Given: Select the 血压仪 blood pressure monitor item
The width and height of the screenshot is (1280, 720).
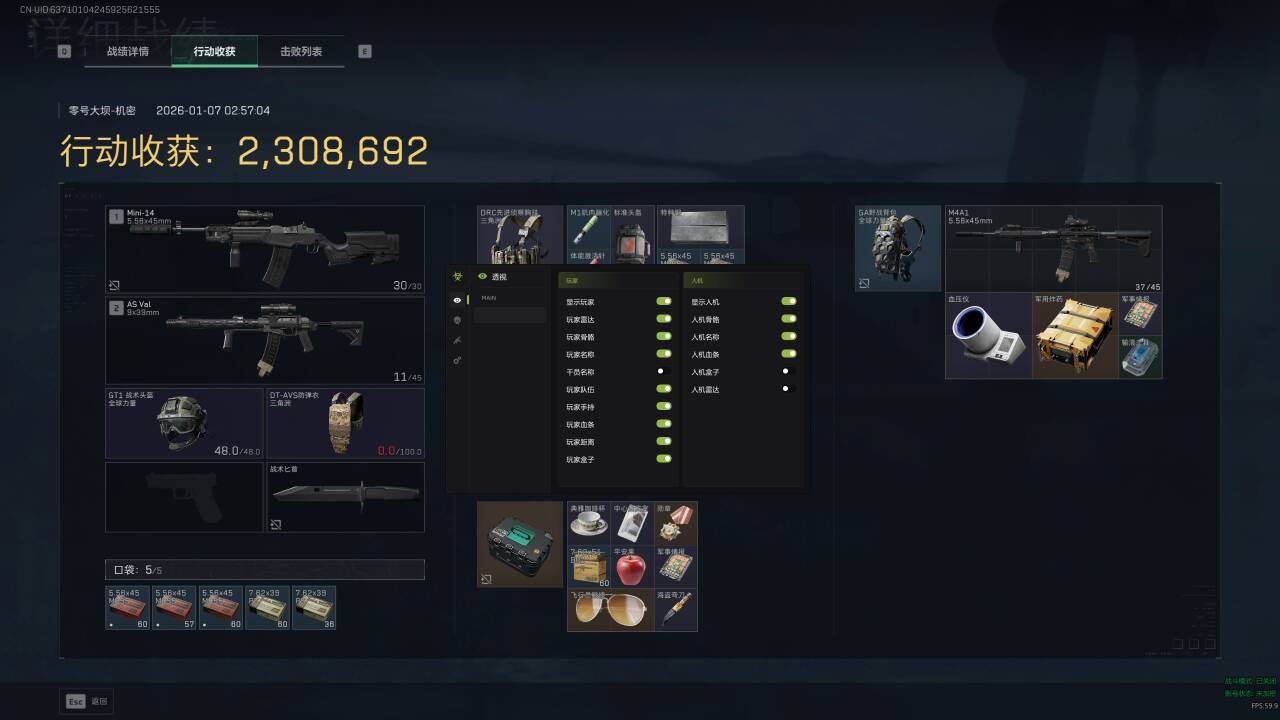Looking at the screenshot, I should coord(988,336).
